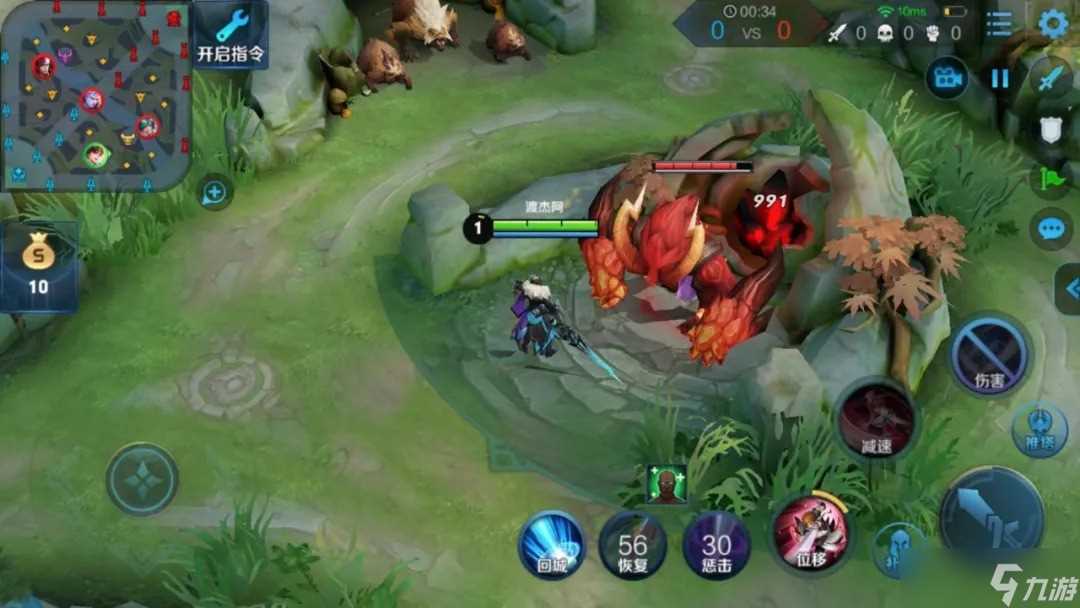
Task: Cast the 惩击 smite spell
Action: [716, 546]
